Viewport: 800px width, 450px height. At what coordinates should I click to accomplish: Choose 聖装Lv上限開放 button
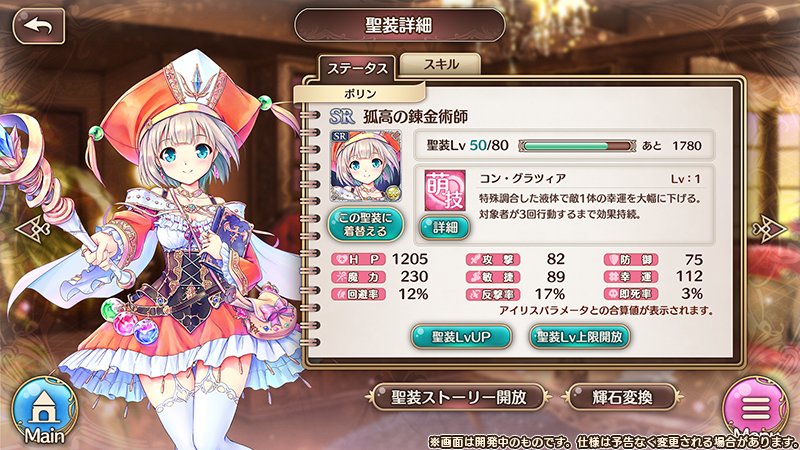[x=580, y=336]
